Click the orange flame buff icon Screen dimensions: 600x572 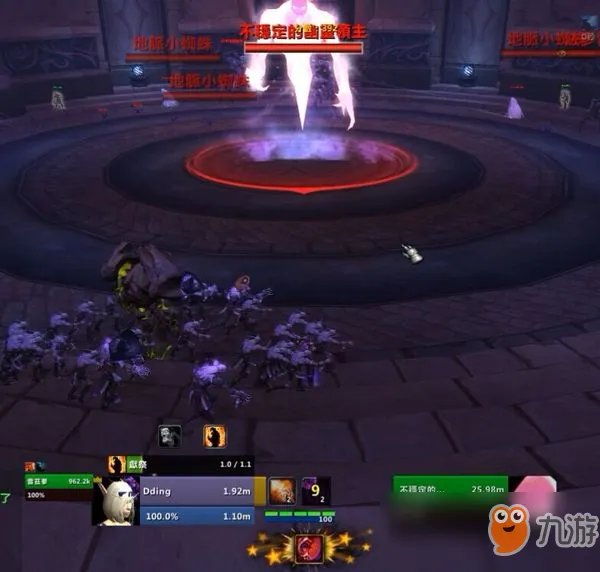pos(214,436)
